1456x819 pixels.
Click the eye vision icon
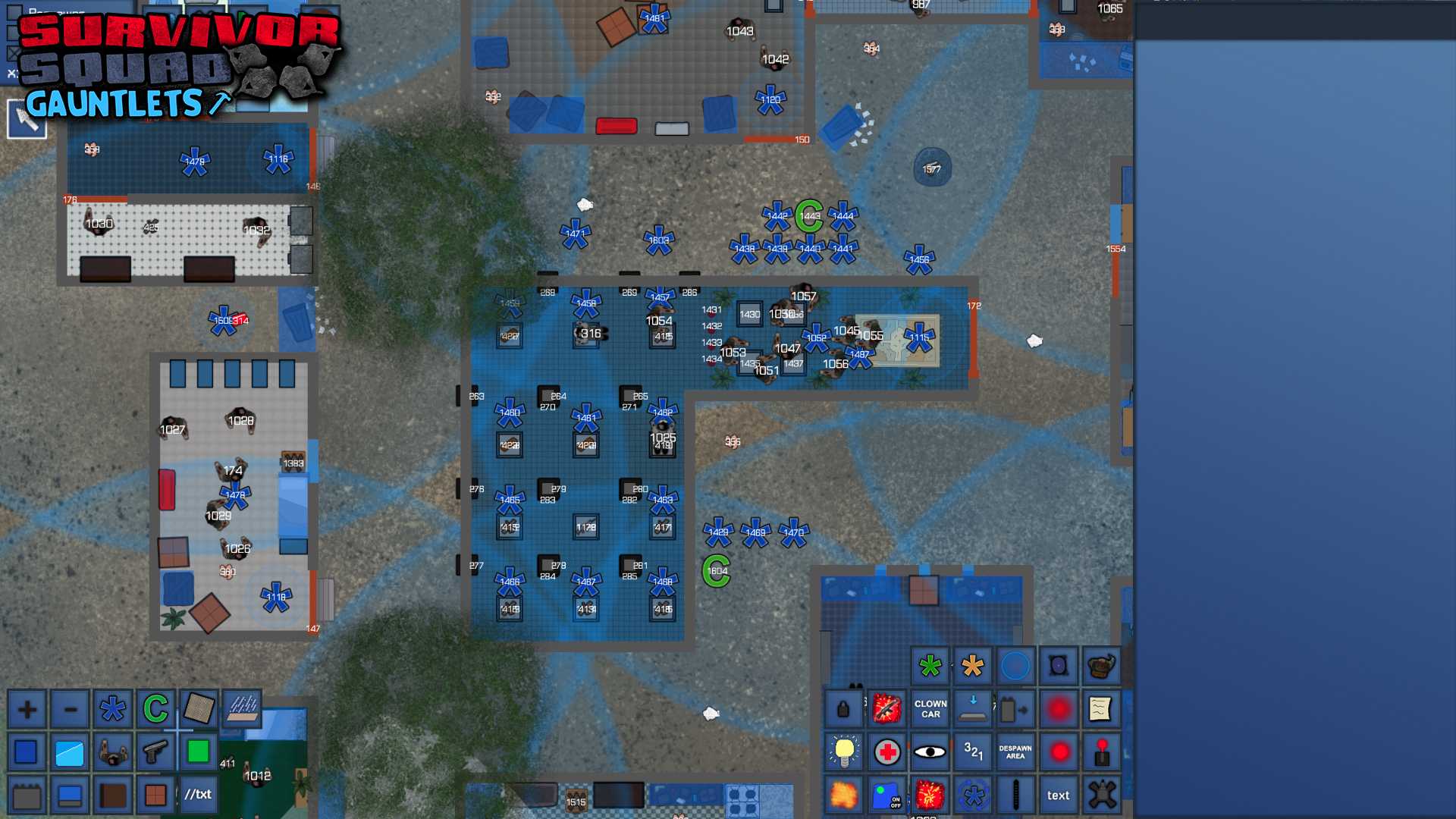point(930,751)
